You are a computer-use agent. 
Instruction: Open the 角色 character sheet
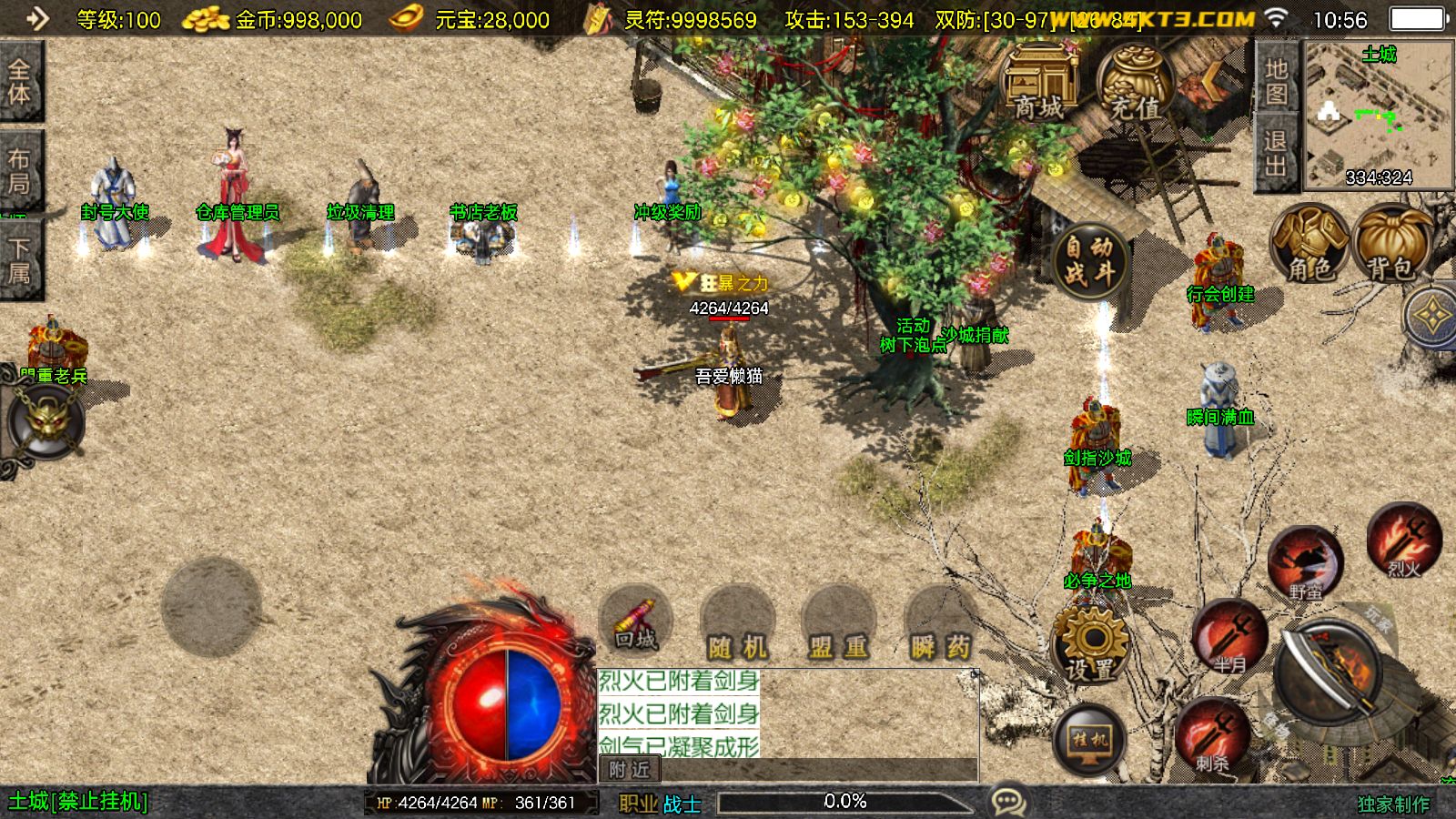tap(1309, 244)
